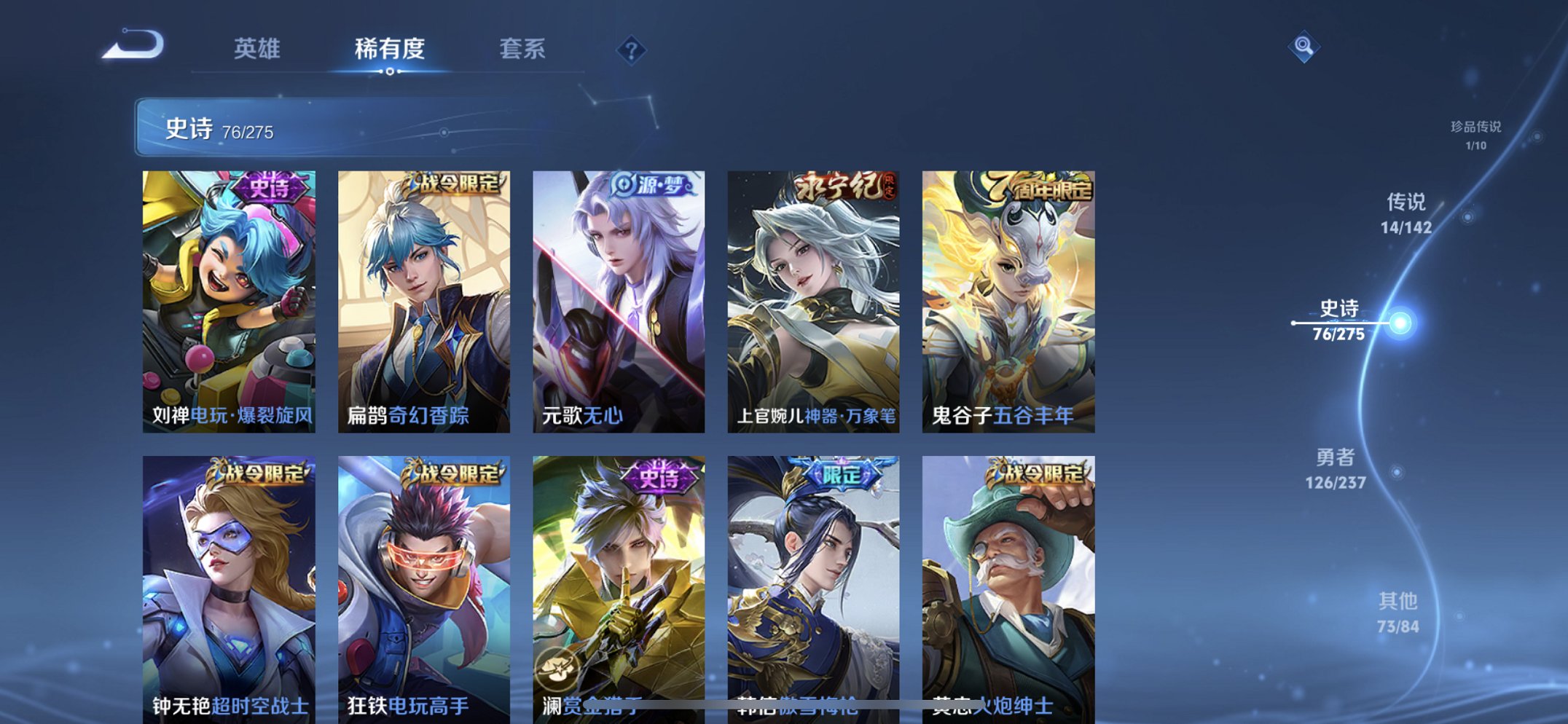Open the help panel via the question mark icon
This screenshot has width=1568, height=724.
point(633,50)
